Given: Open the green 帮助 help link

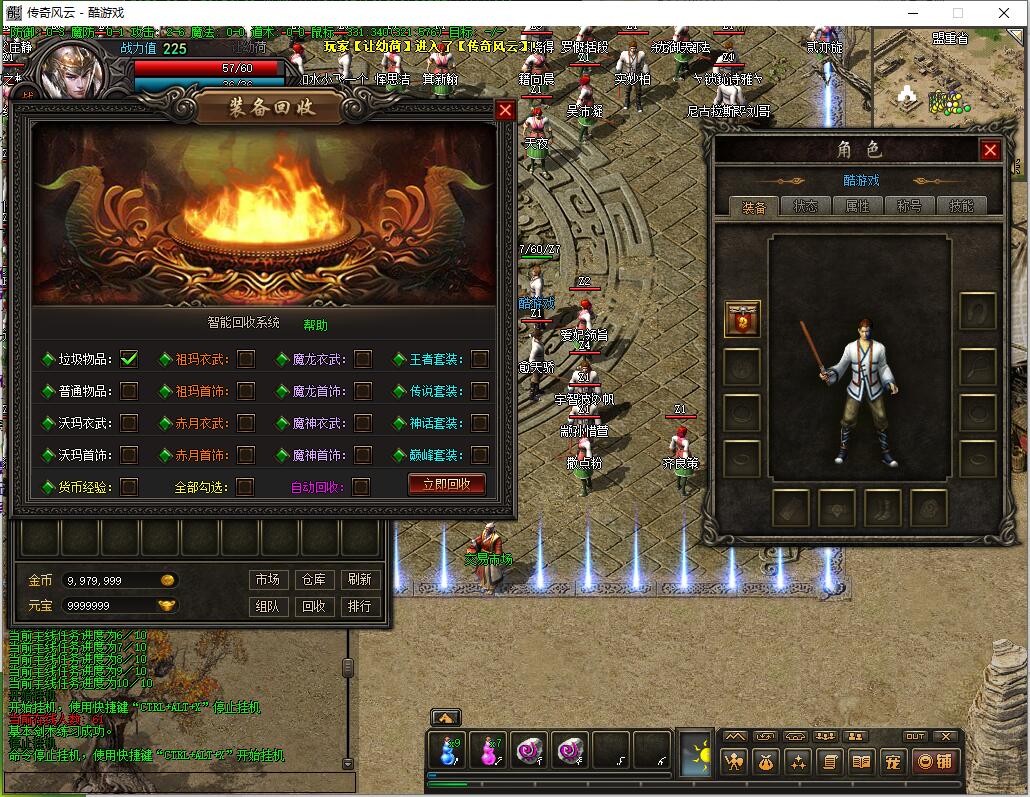Looking at the screenshot, I should [x=315, y=325].
